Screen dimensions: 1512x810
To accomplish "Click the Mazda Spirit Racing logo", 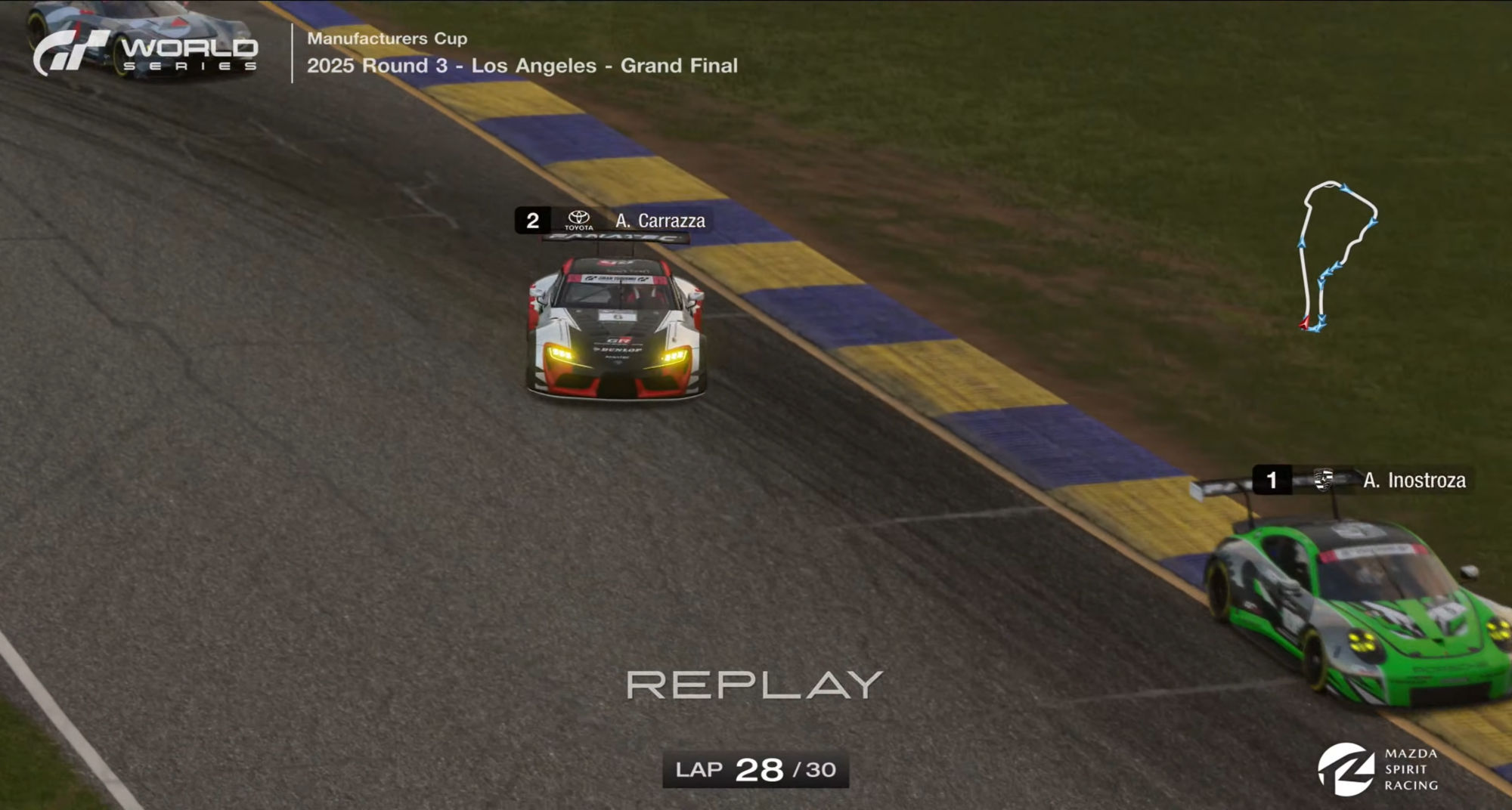I will 1377,769.
